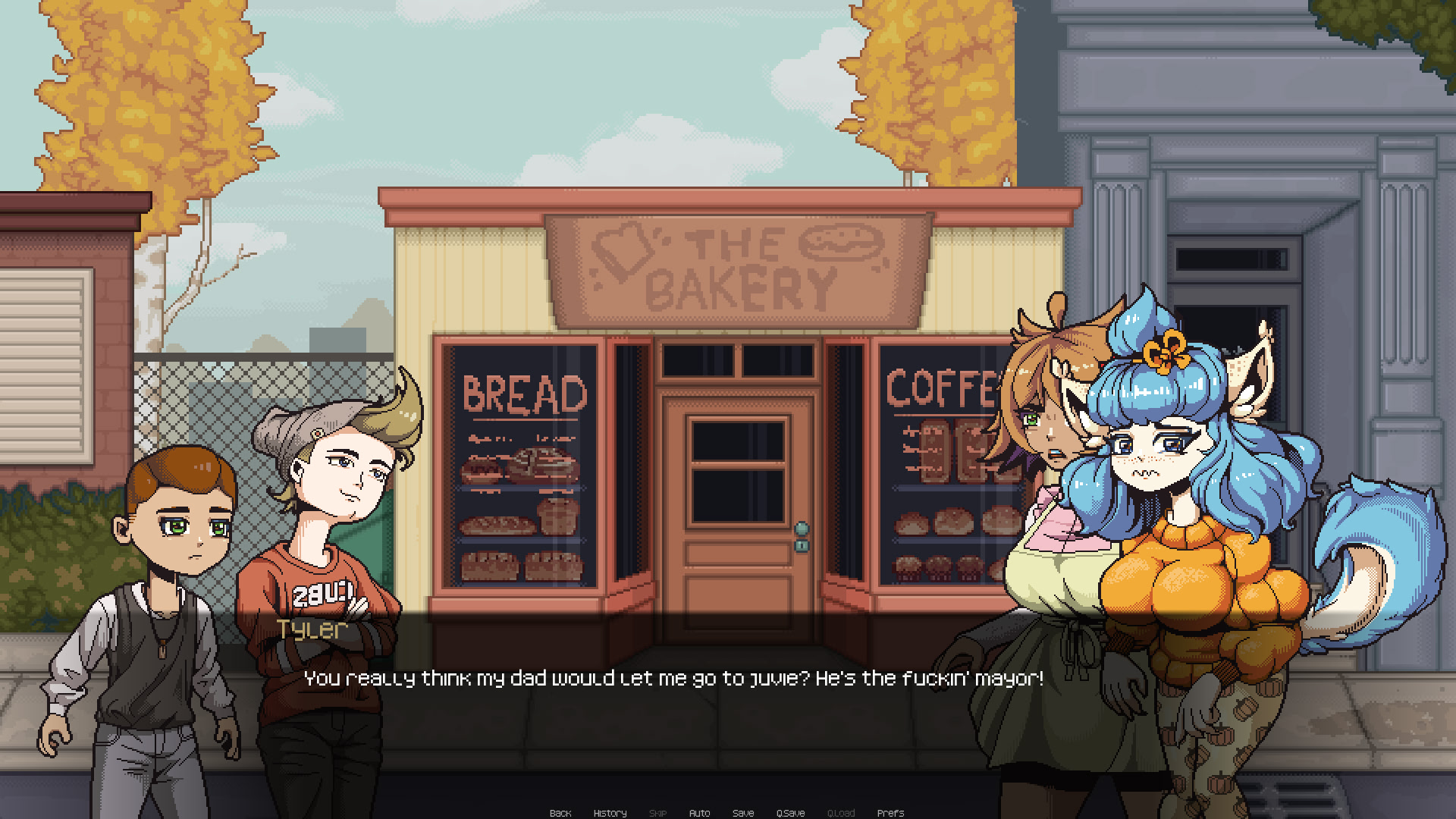Quick save with Q.Save
The height and width of the screenshot is (819, 1456).
(x=790, y=813)
